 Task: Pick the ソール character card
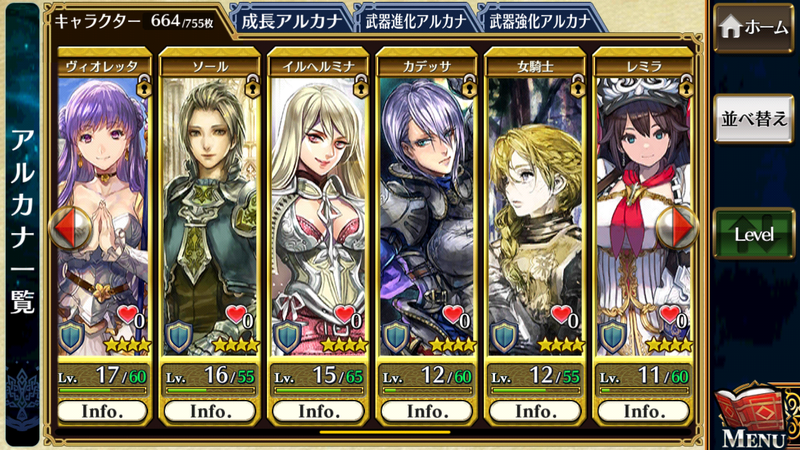[211, 220]
